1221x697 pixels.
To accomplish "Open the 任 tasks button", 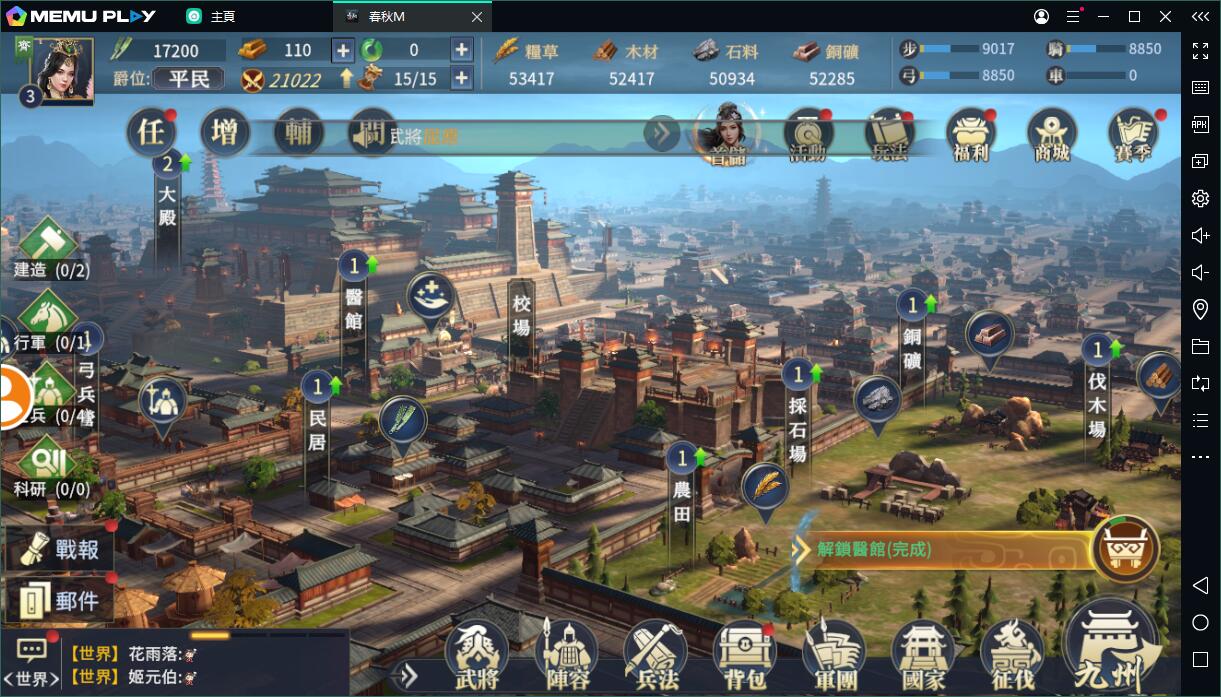I will [x=151, y=131].
